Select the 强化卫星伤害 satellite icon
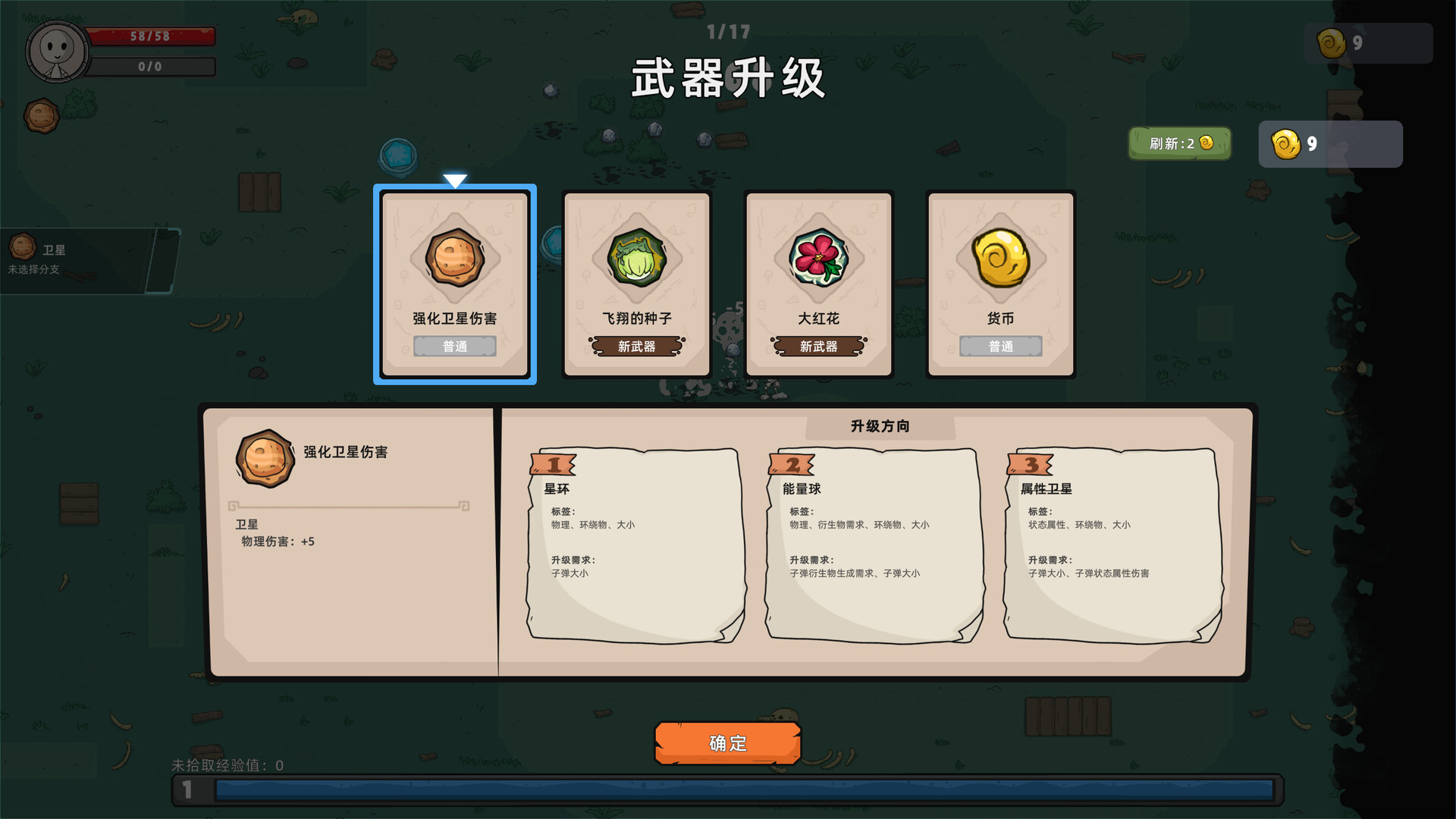This screenshot has width=1456, height=819. [x=454, y=258]
